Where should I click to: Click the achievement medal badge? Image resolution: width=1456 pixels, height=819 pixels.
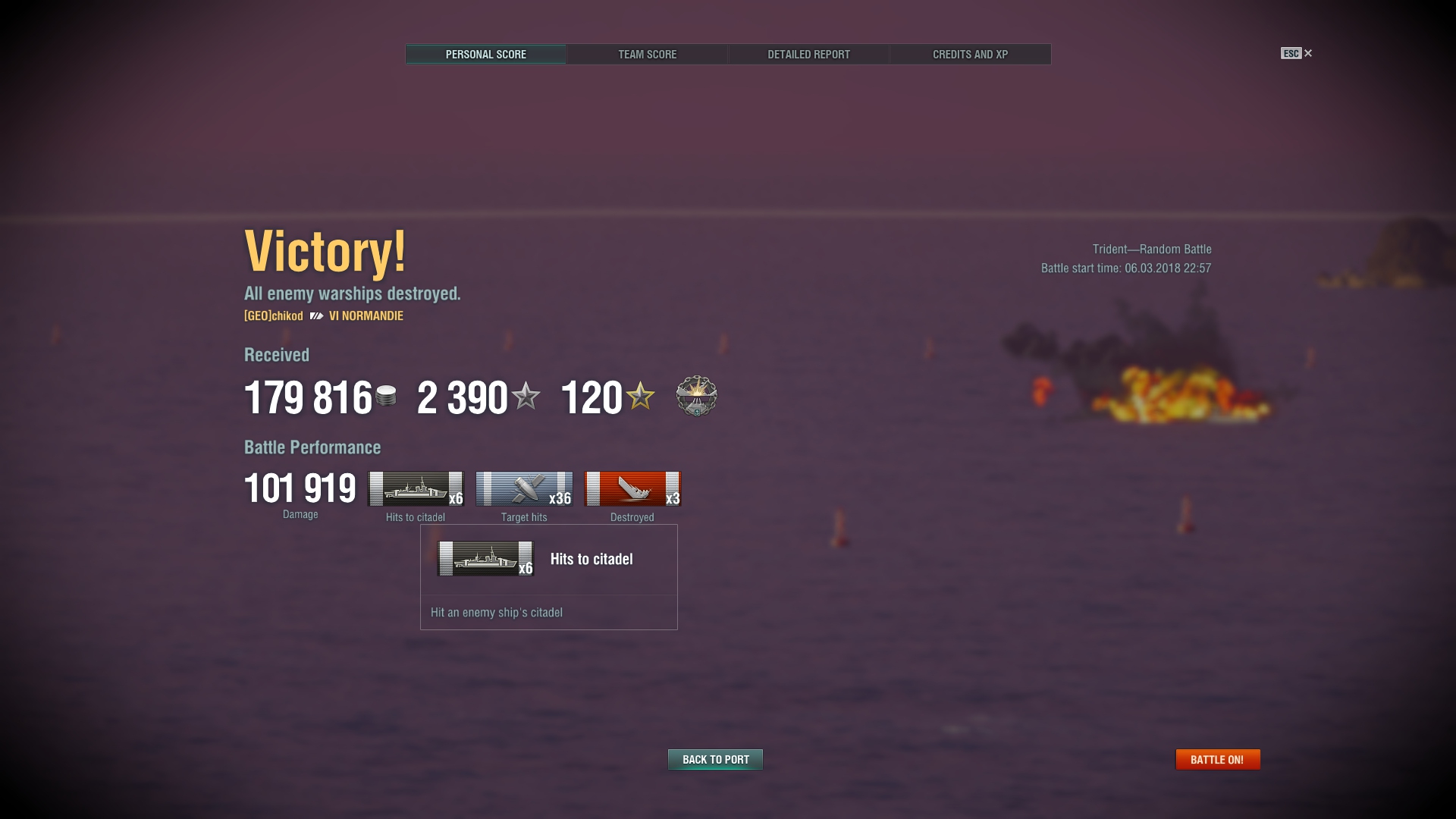(696, 396)
